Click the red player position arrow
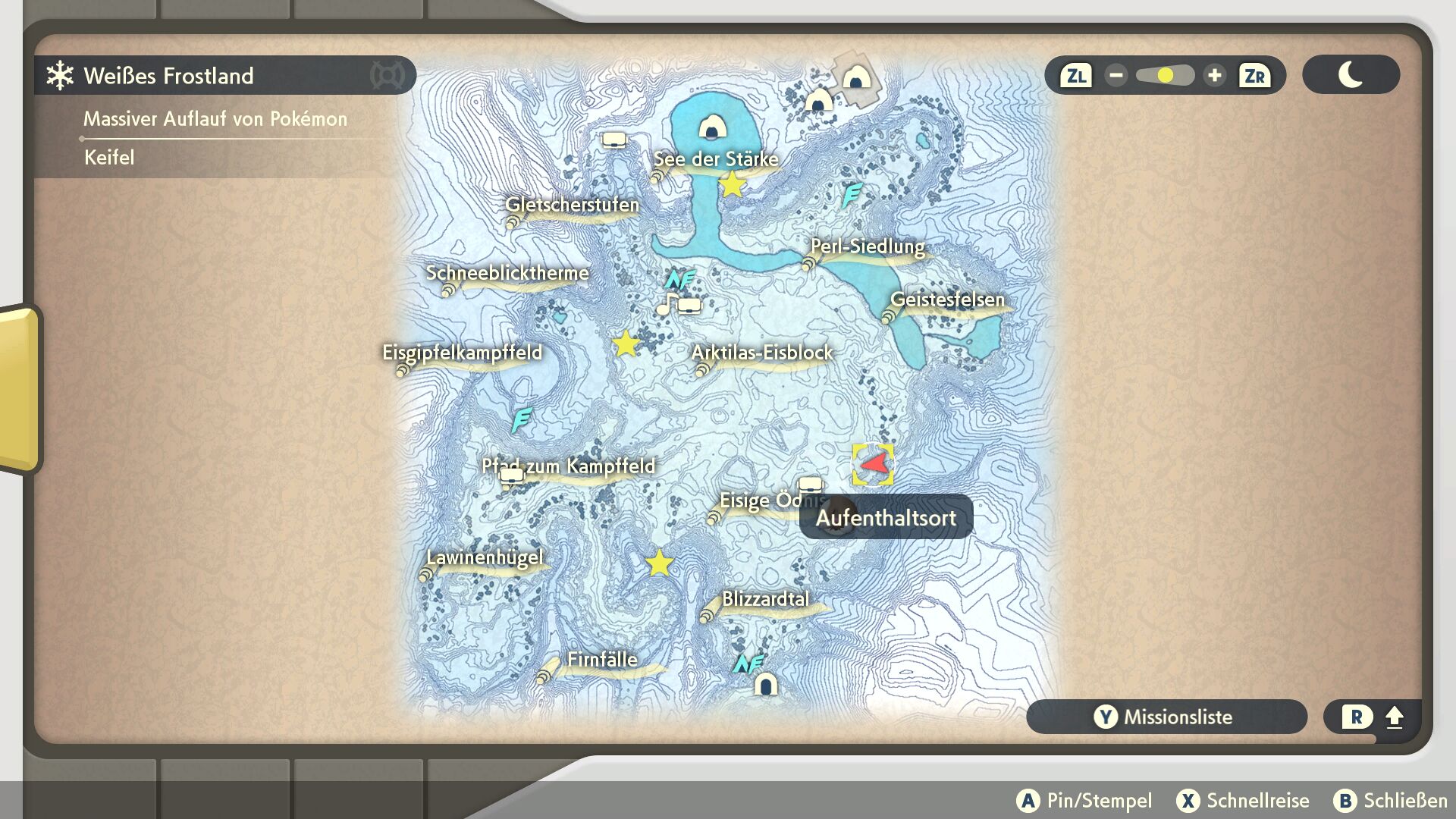The image size is (1456, 819). pos(874,463)
